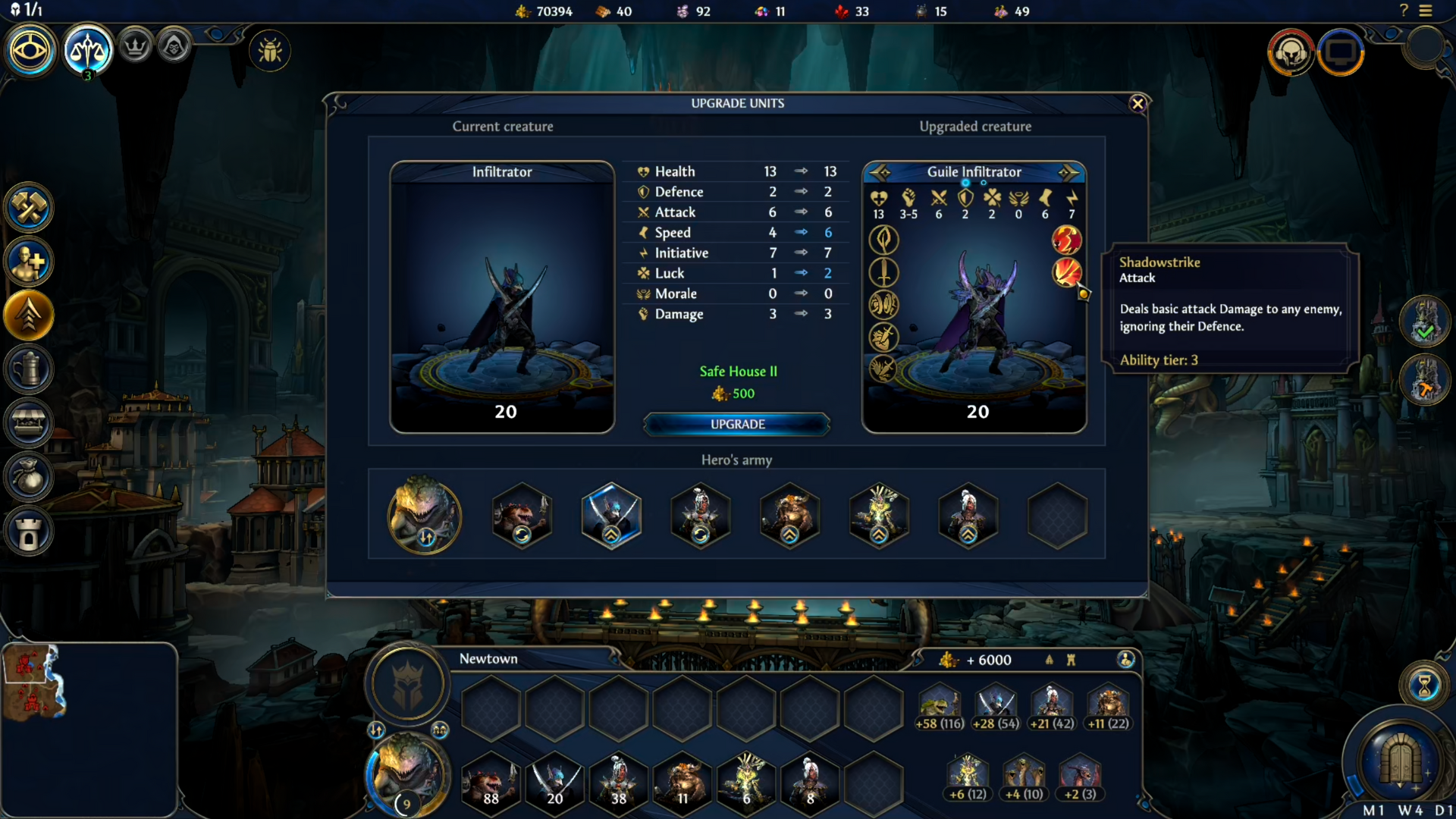This screenshot has height=819, width=1456.
Task: Close the Upgrade Units window
Action: tap(1137, 104)
